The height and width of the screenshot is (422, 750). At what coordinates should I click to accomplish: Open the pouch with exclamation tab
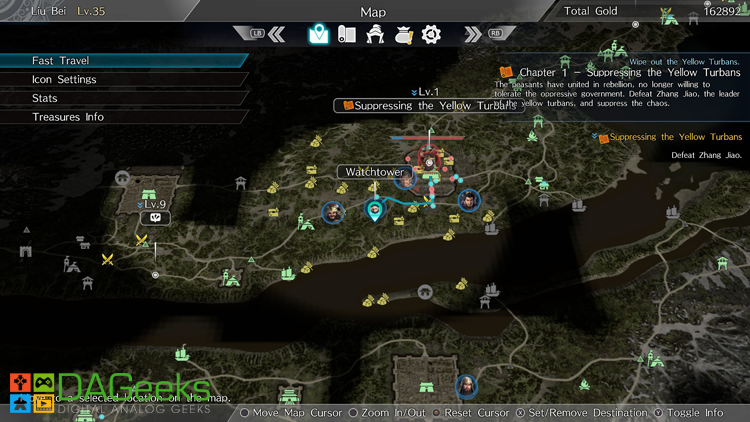pyautogui.click(x=403, y=34)
